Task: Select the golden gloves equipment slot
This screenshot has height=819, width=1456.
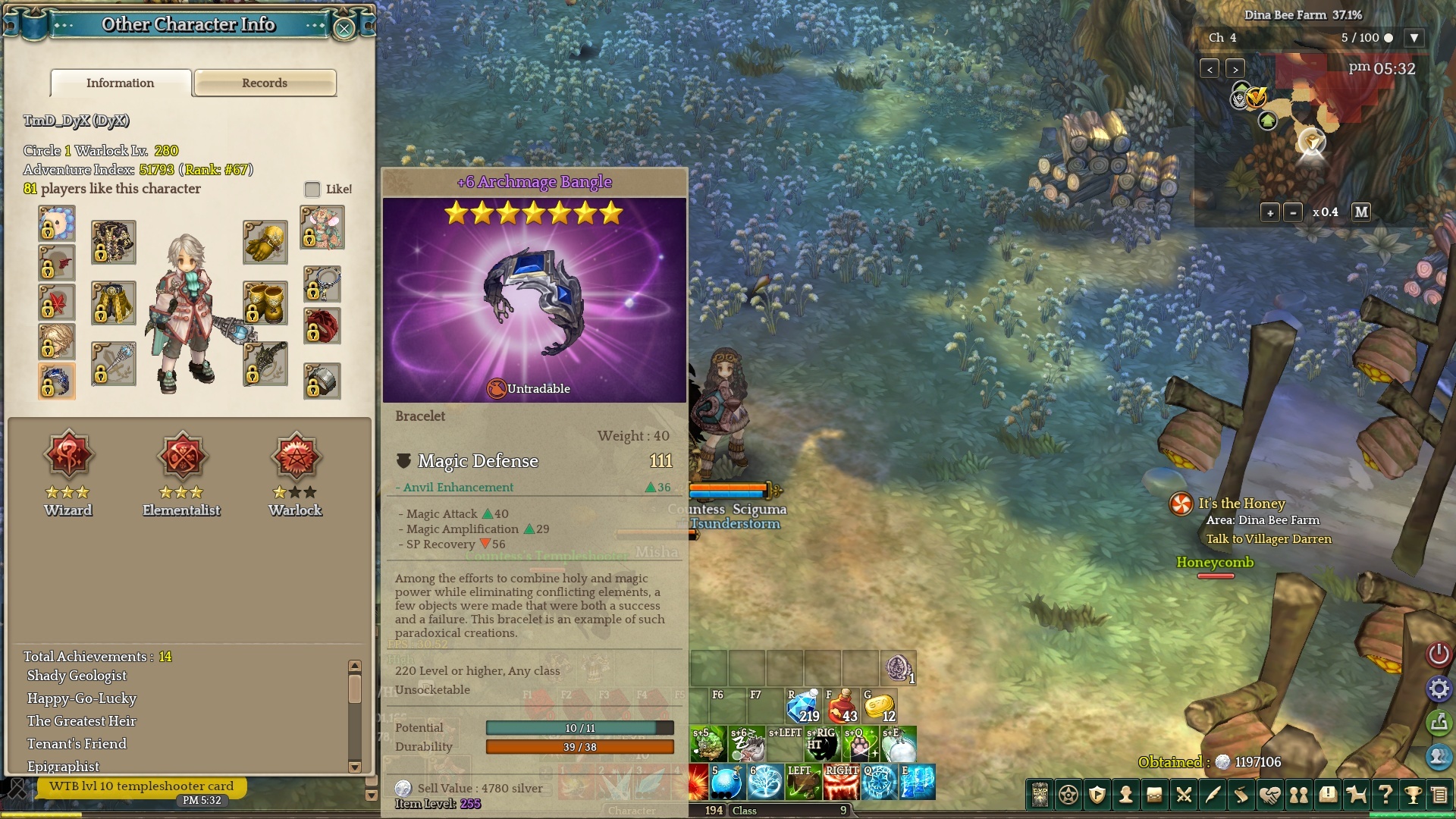Action: [265, 243]
